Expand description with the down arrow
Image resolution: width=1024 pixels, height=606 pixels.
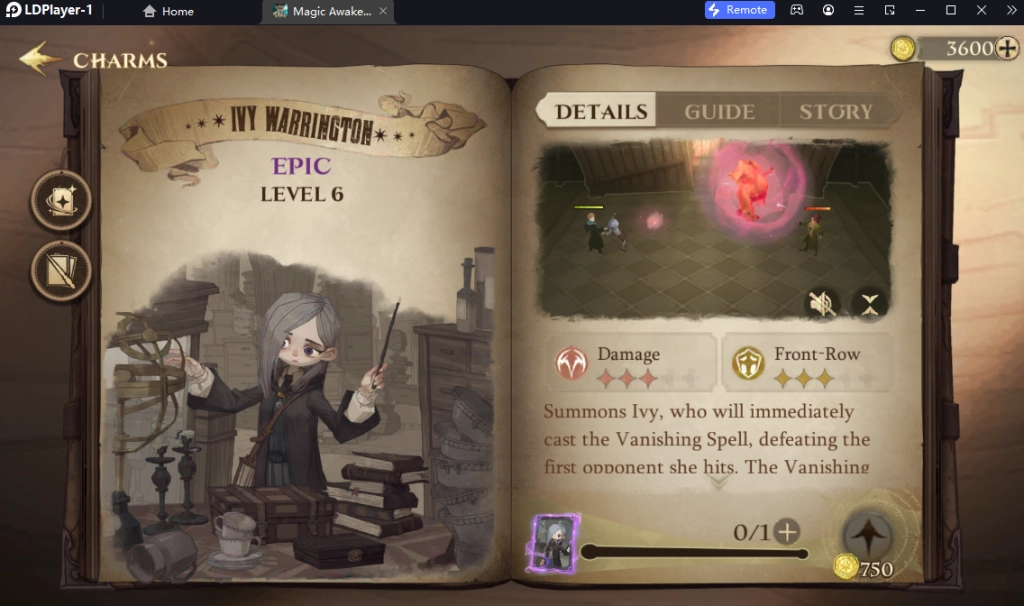pyautogui.click(x=717, y=482)
